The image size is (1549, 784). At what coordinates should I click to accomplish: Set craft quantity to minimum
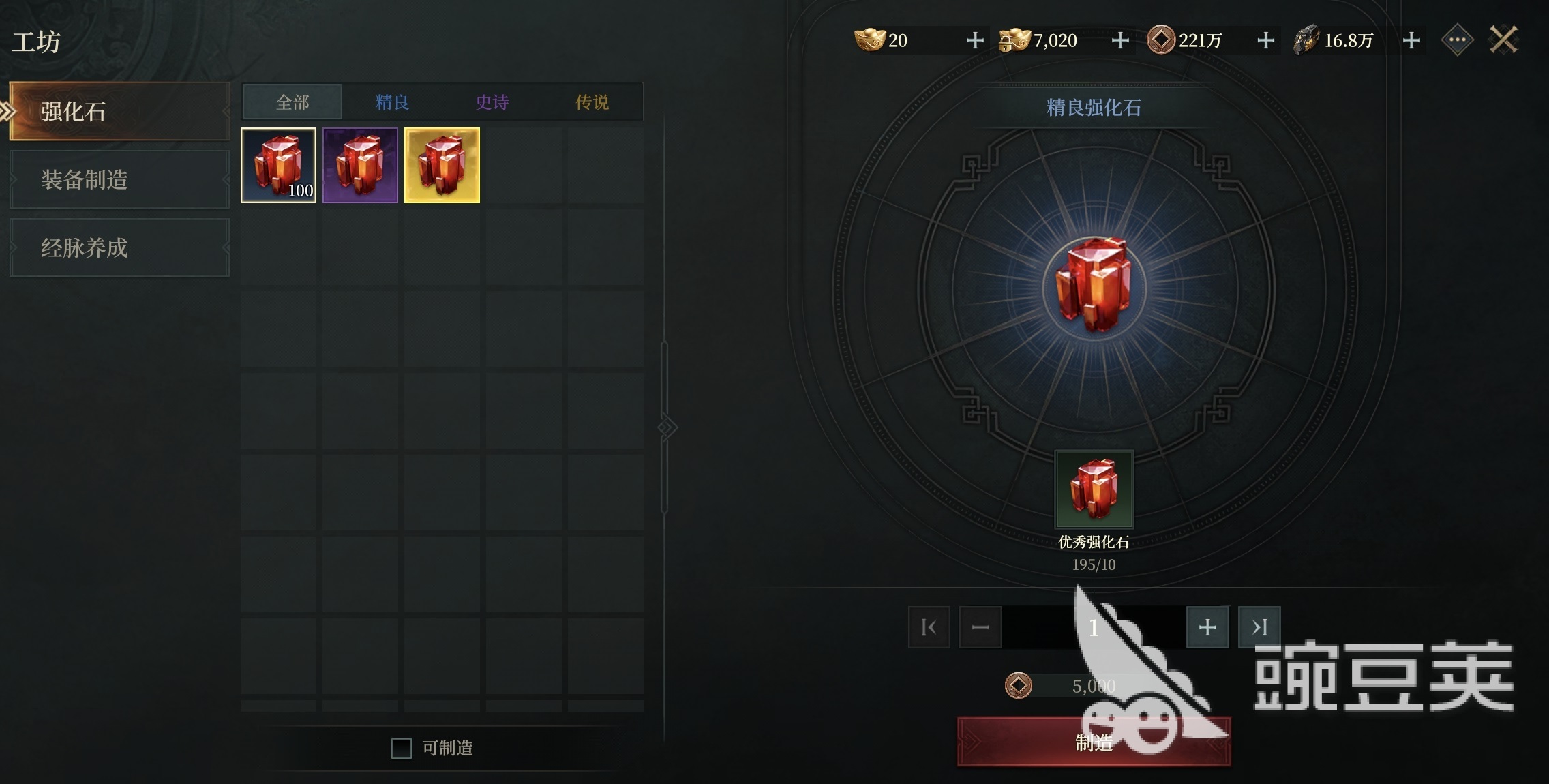pyautogui.click(x=929, y=627)
